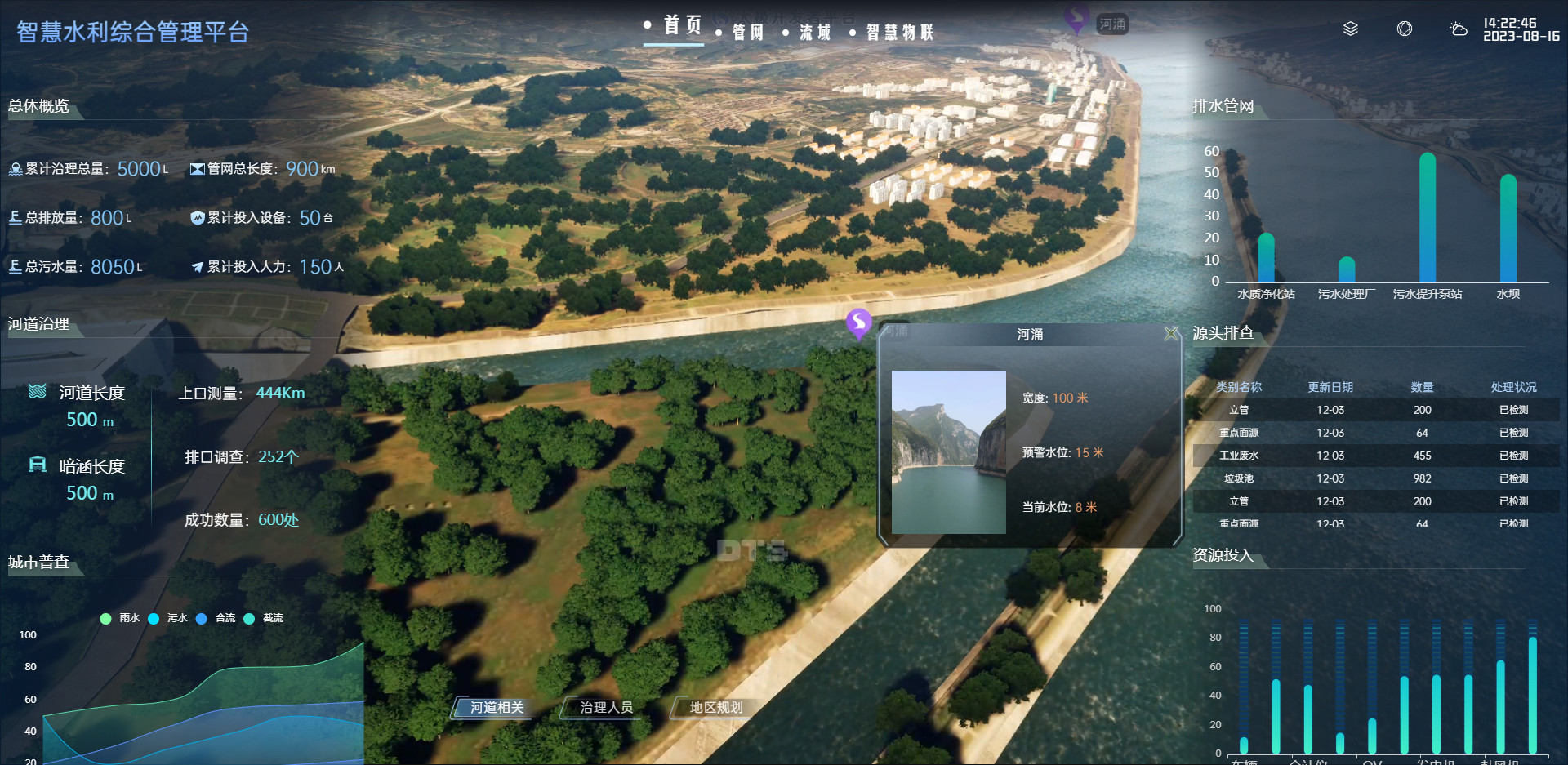The image size is (1568, 765).
Task: Hide the 合流 chart series
Action: click(216, 618)
